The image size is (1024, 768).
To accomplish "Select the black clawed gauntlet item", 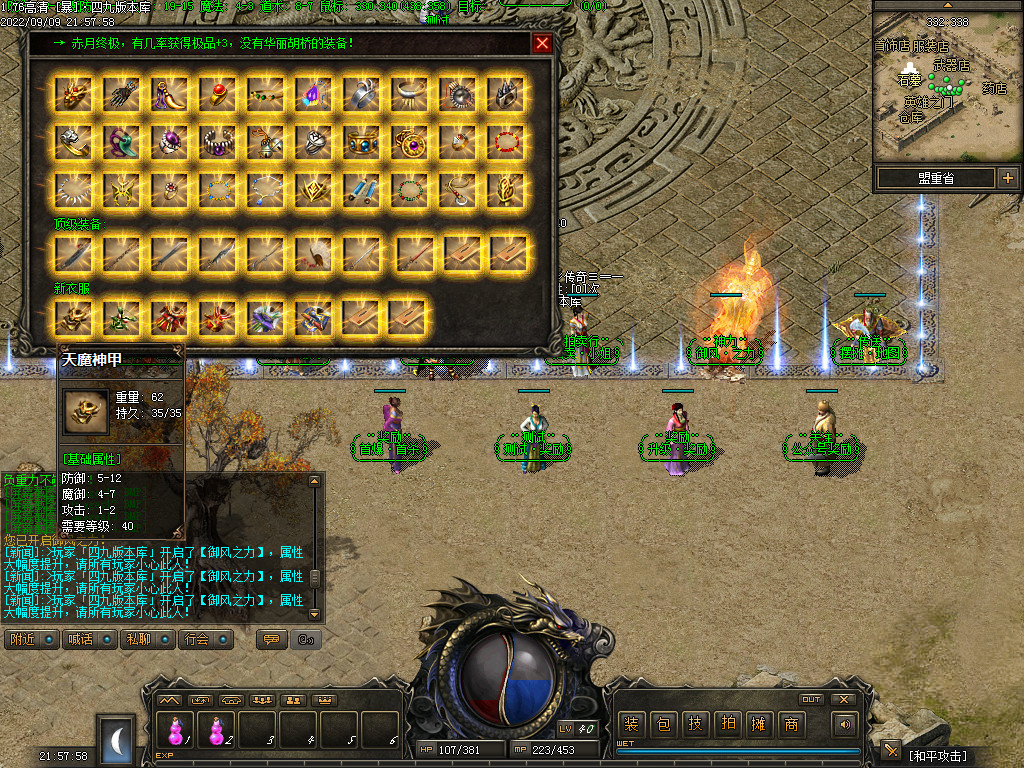I will (x=121, y=95).
